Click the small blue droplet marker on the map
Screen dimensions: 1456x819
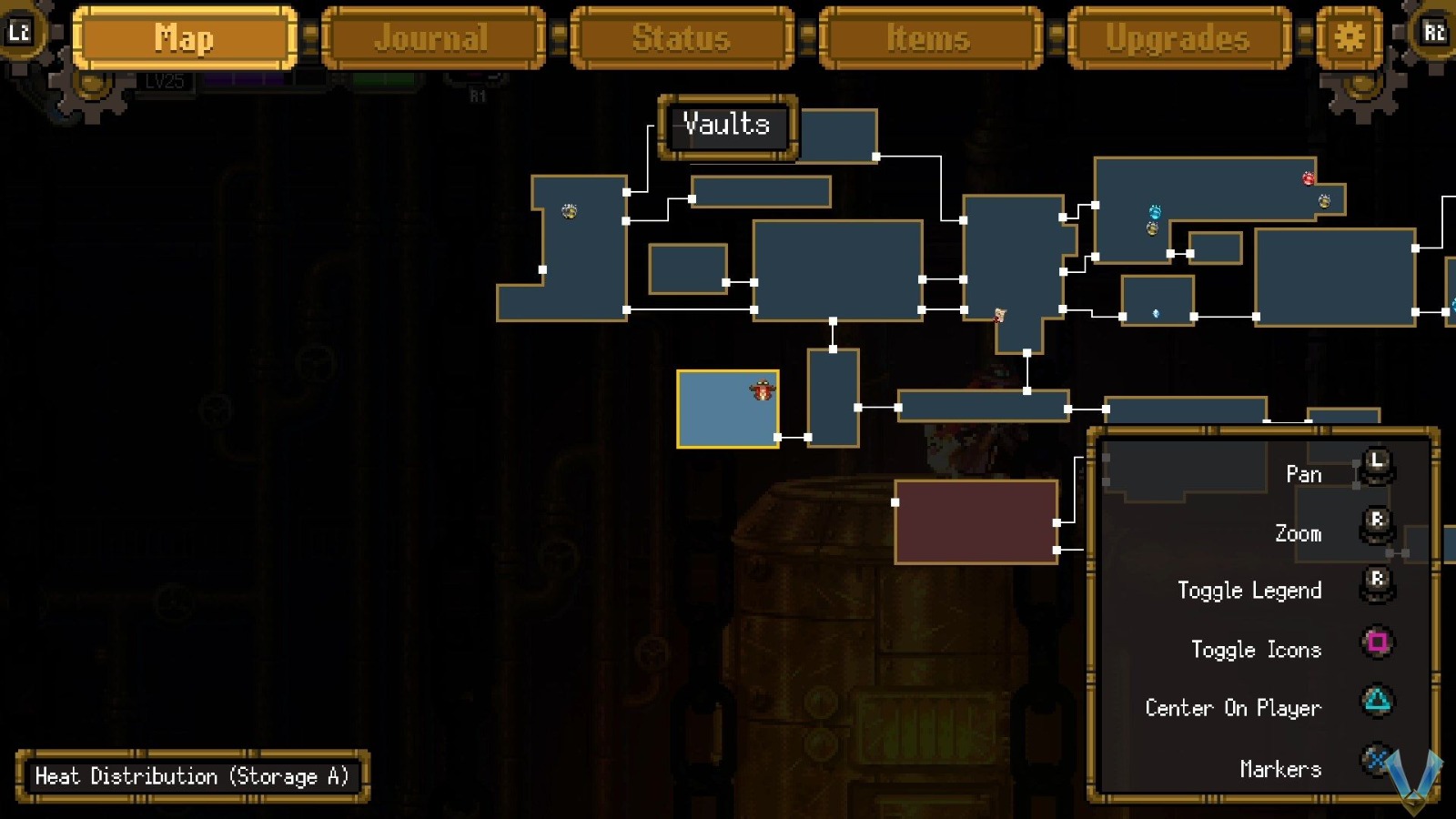point(1156,311)
